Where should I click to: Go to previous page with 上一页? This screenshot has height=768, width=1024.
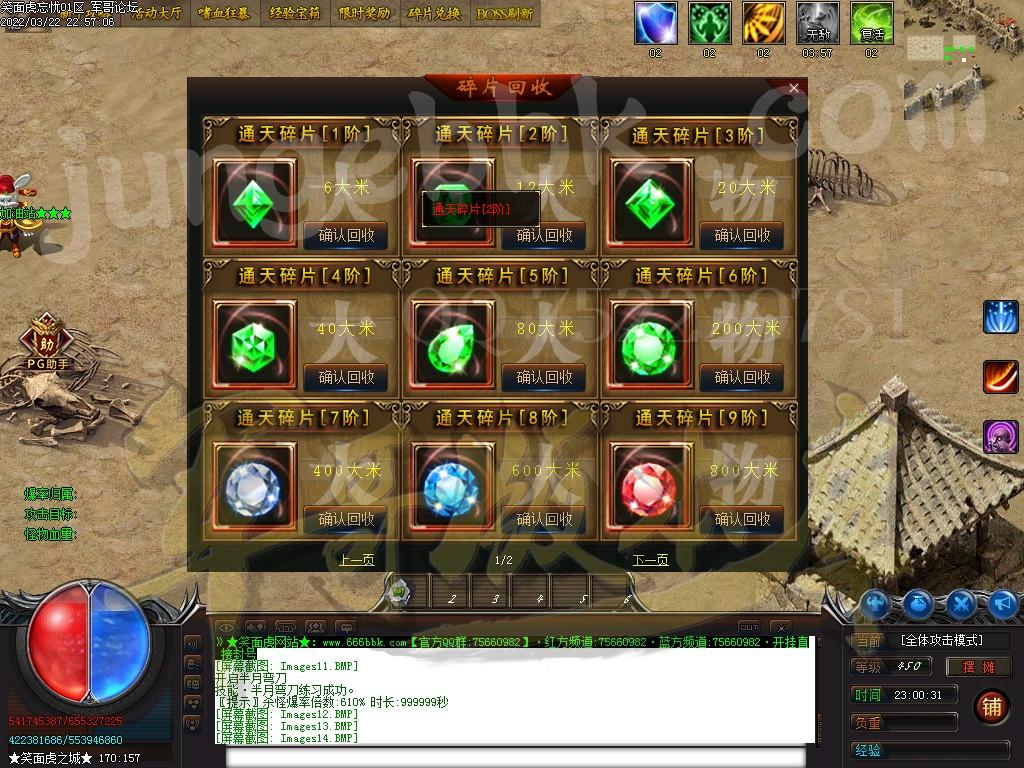356,560
